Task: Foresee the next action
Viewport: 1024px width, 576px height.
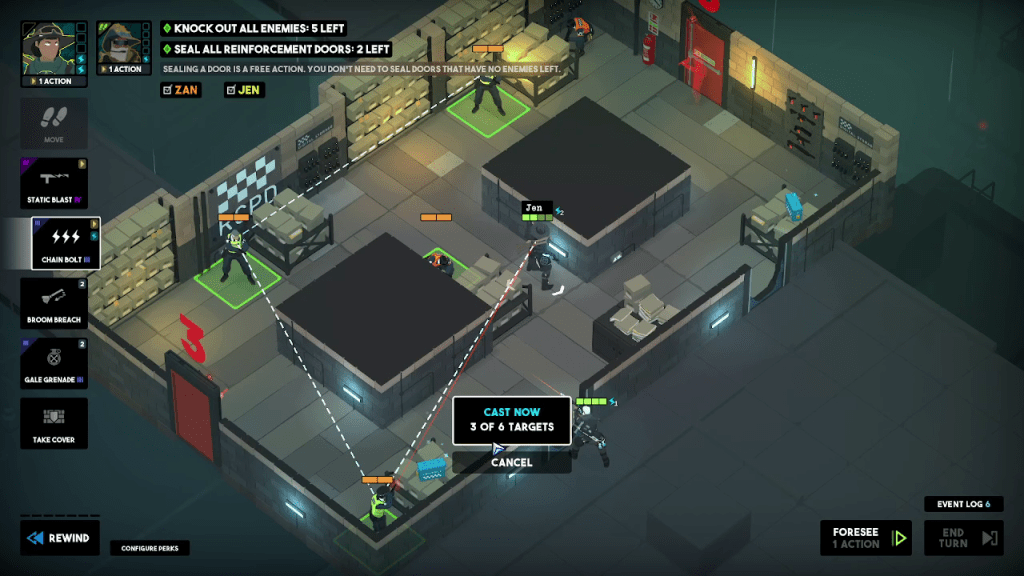Action: click(x=865, y=538)
